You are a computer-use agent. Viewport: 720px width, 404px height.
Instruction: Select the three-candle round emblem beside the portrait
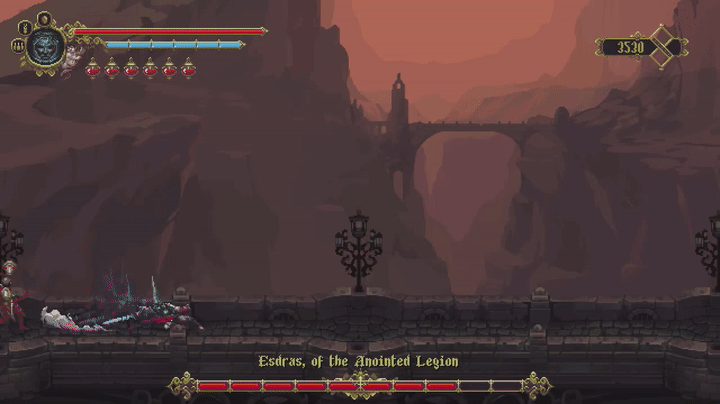[17, 46]
